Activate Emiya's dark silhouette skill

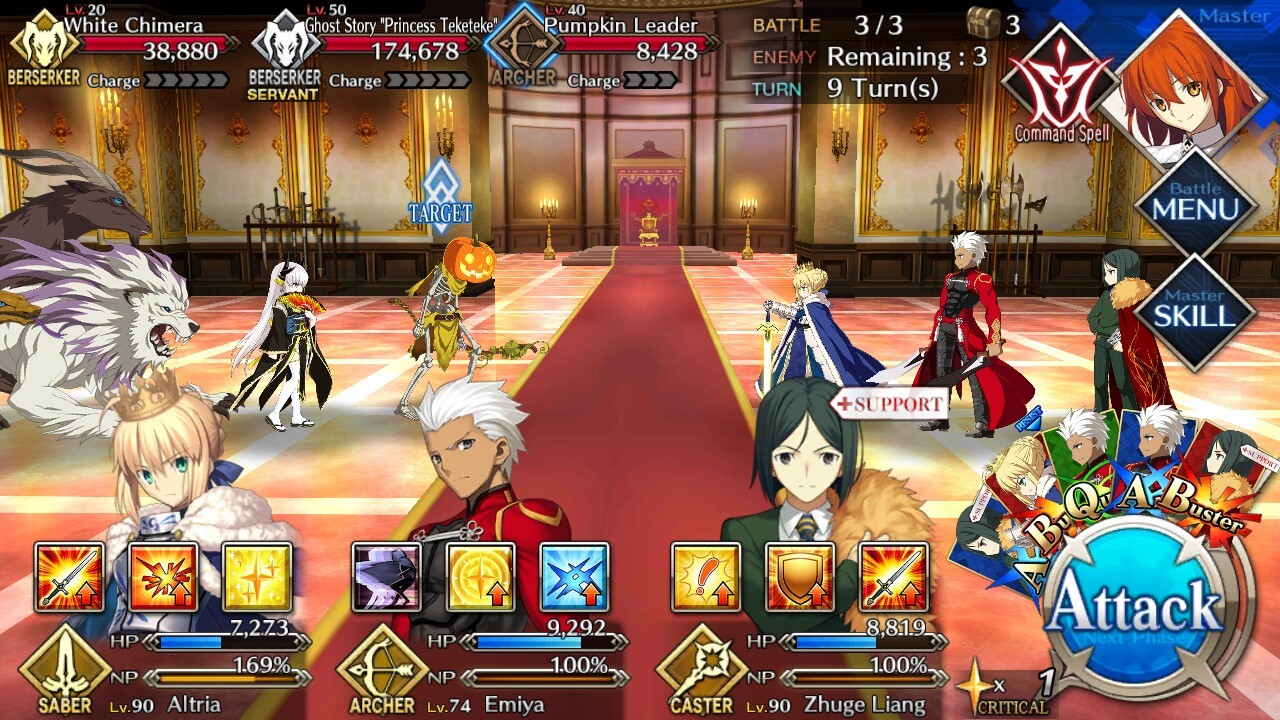386,577
